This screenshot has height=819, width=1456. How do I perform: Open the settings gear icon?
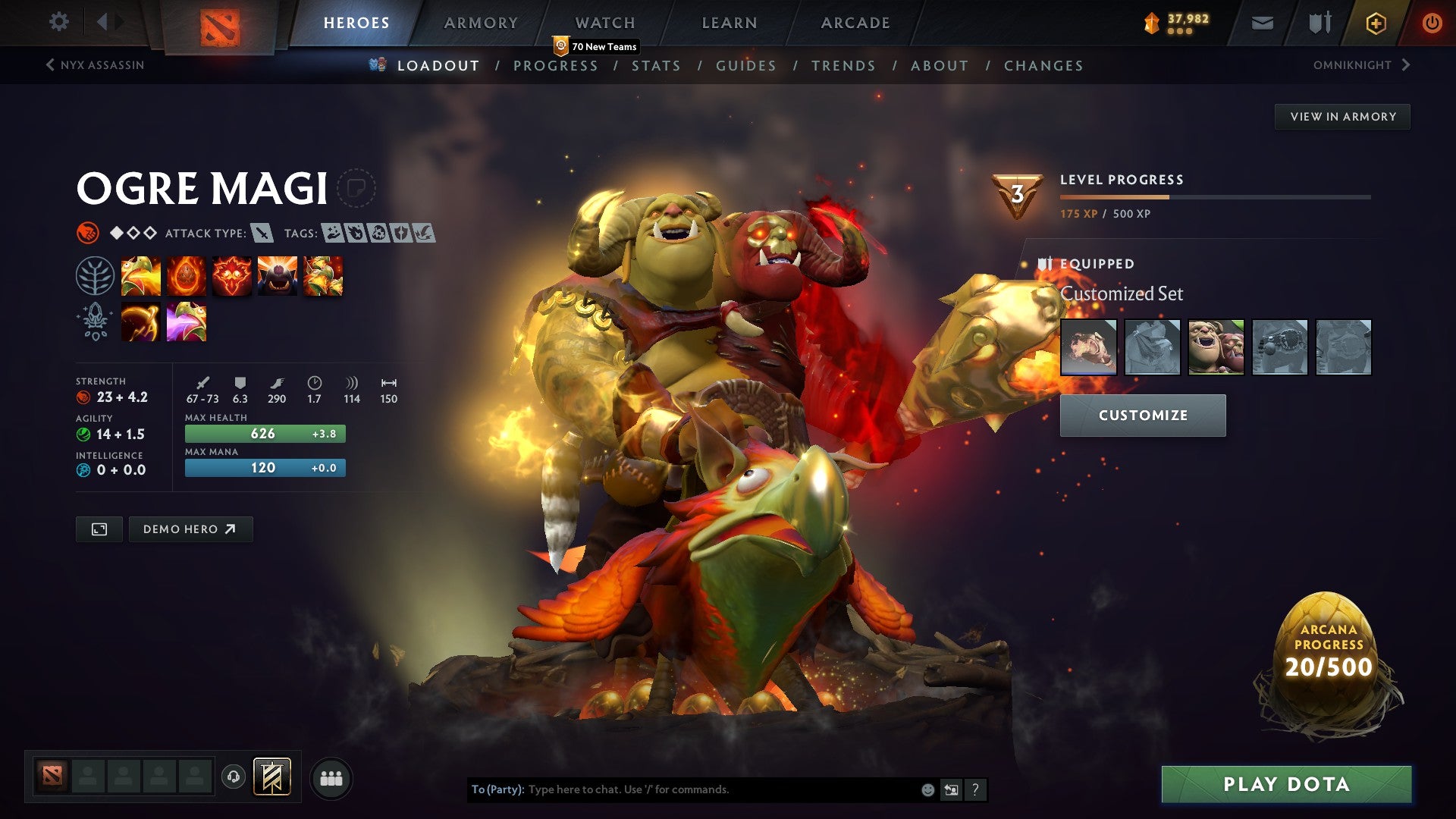(59, 22)
